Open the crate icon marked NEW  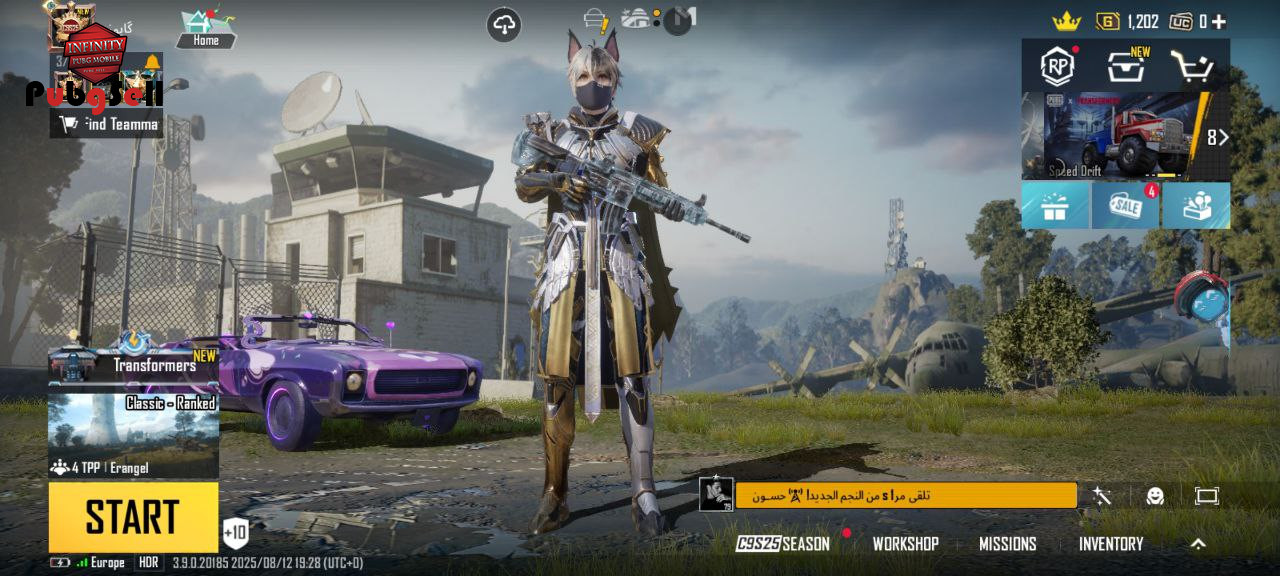1126,67
